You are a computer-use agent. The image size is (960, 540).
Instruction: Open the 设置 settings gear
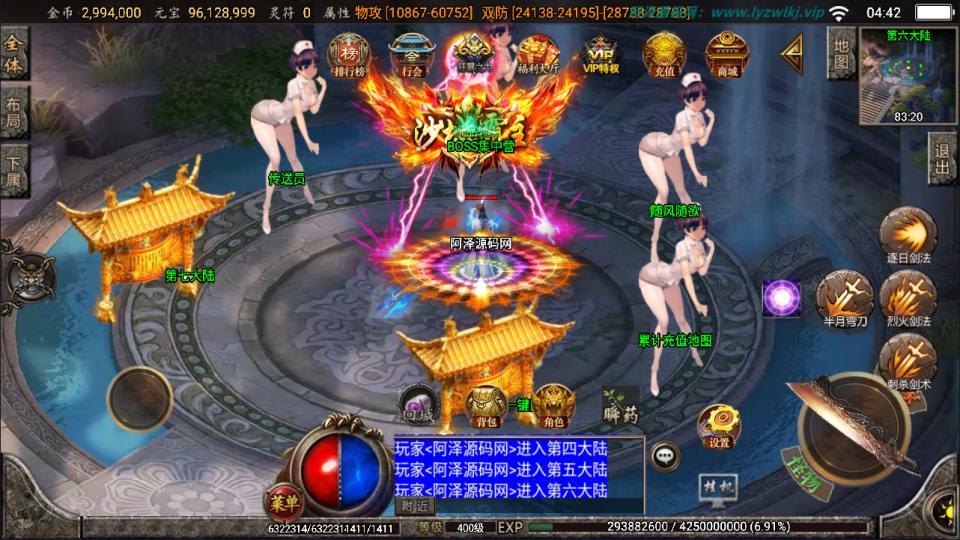[x=719, y=426]
